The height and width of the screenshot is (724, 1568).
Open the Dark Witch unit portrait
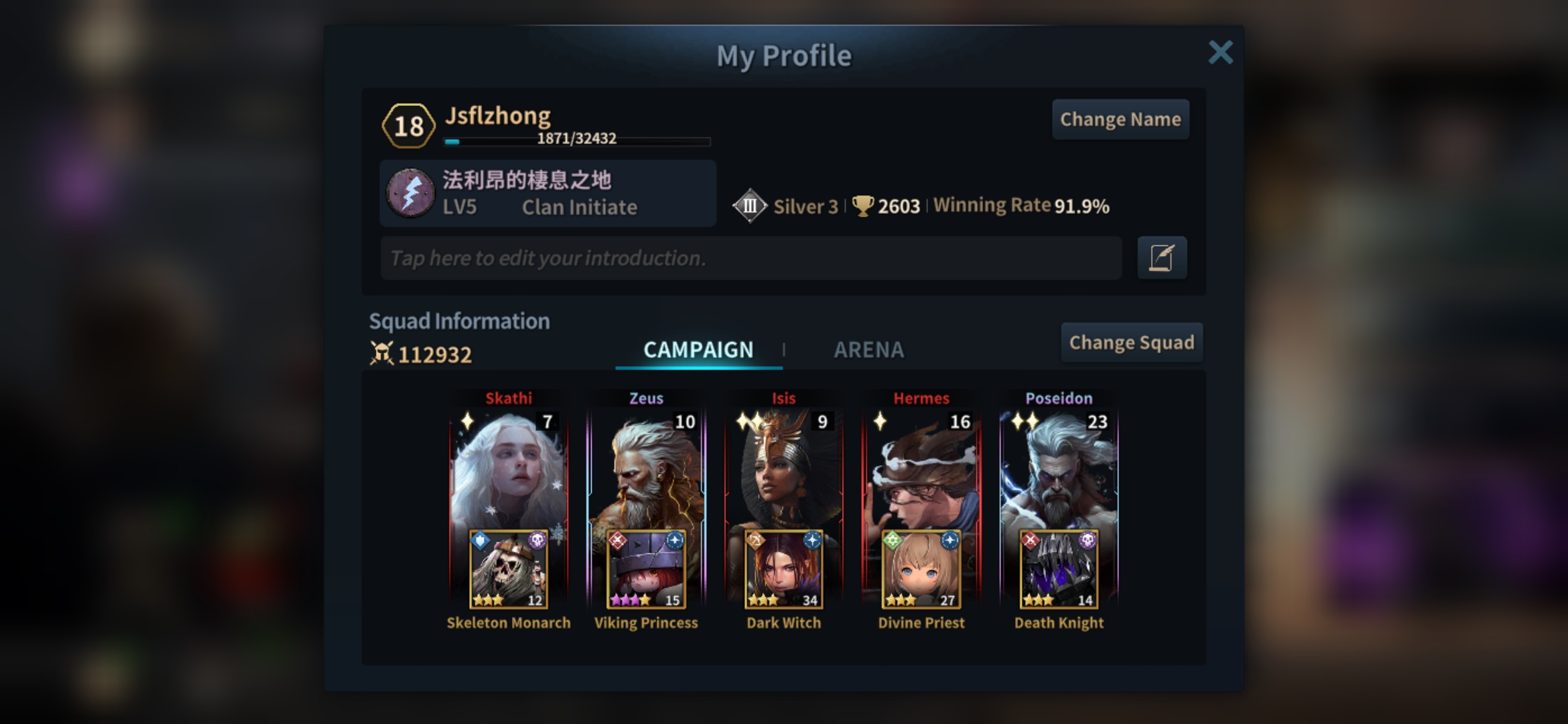tap(783, 570)
